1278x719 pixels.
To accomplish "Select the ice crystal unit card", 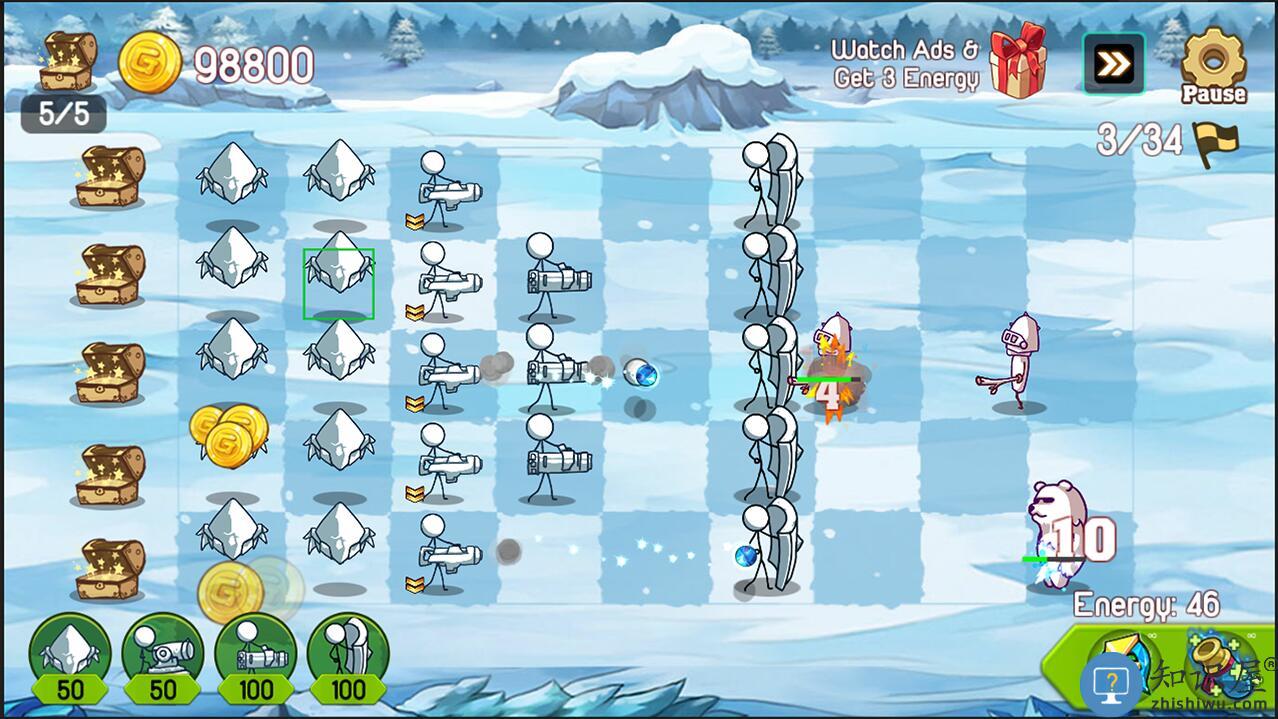I will pos(69,657).
